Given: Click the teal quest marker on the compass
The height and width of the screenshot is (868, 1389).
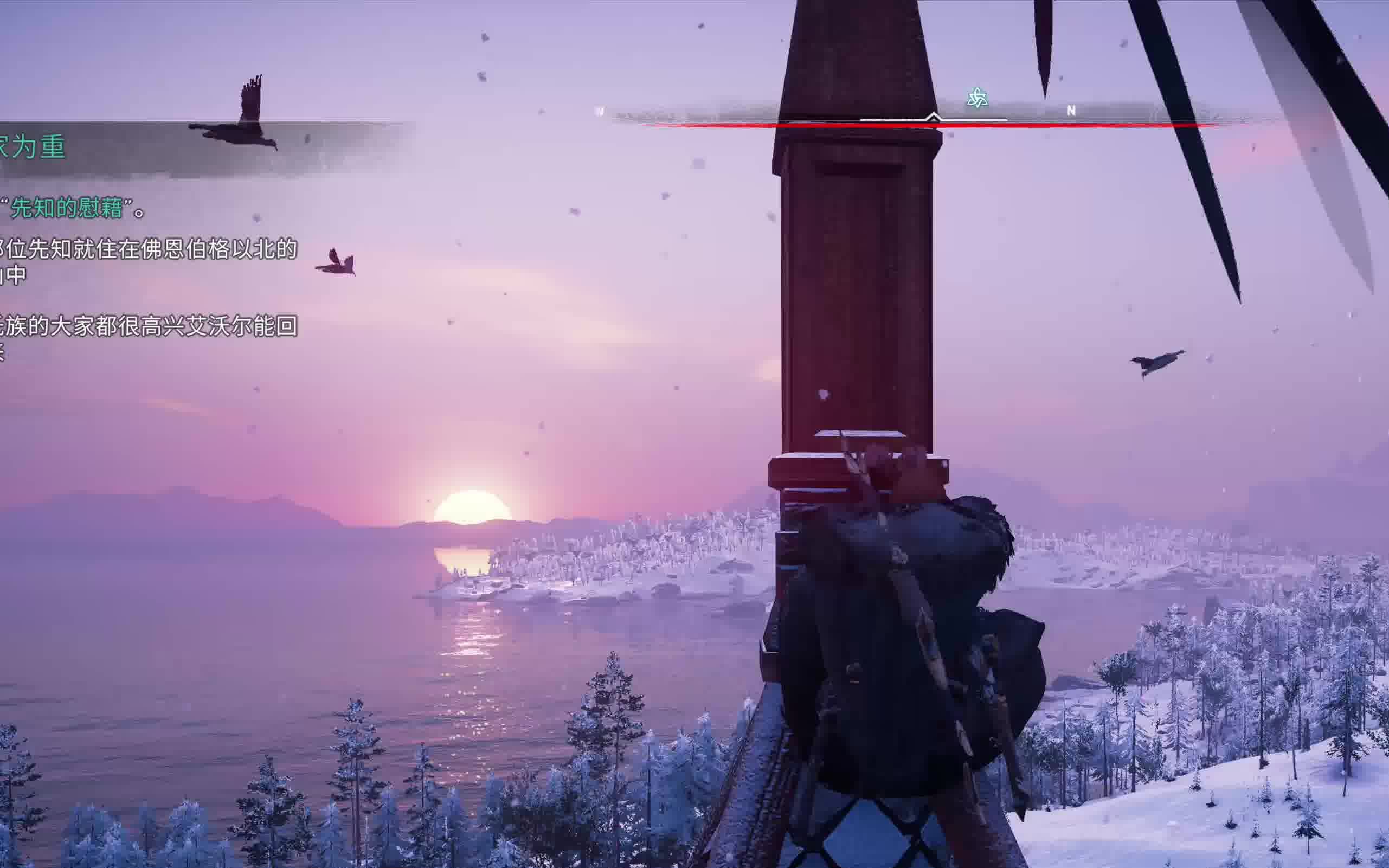Looking at the screenshot, I should tap(977, 99).
